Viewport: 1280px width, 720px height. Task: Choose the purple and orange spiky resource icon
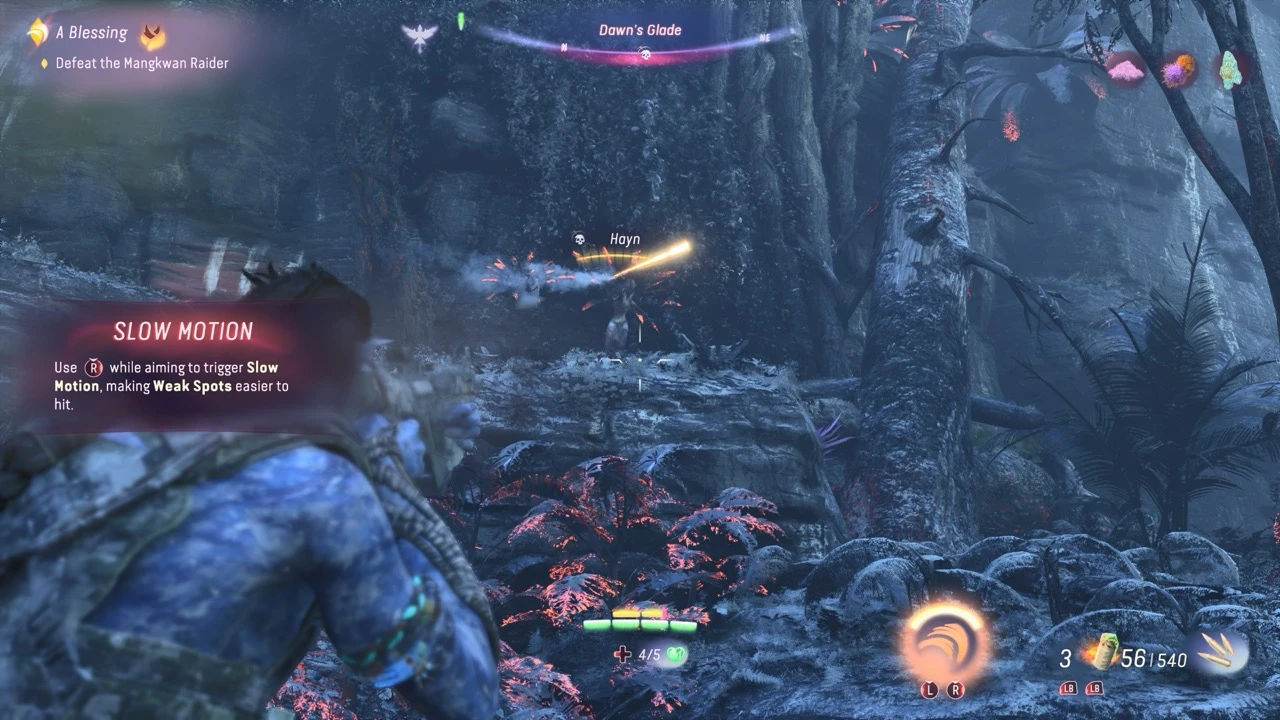(x=1177, y=70)
